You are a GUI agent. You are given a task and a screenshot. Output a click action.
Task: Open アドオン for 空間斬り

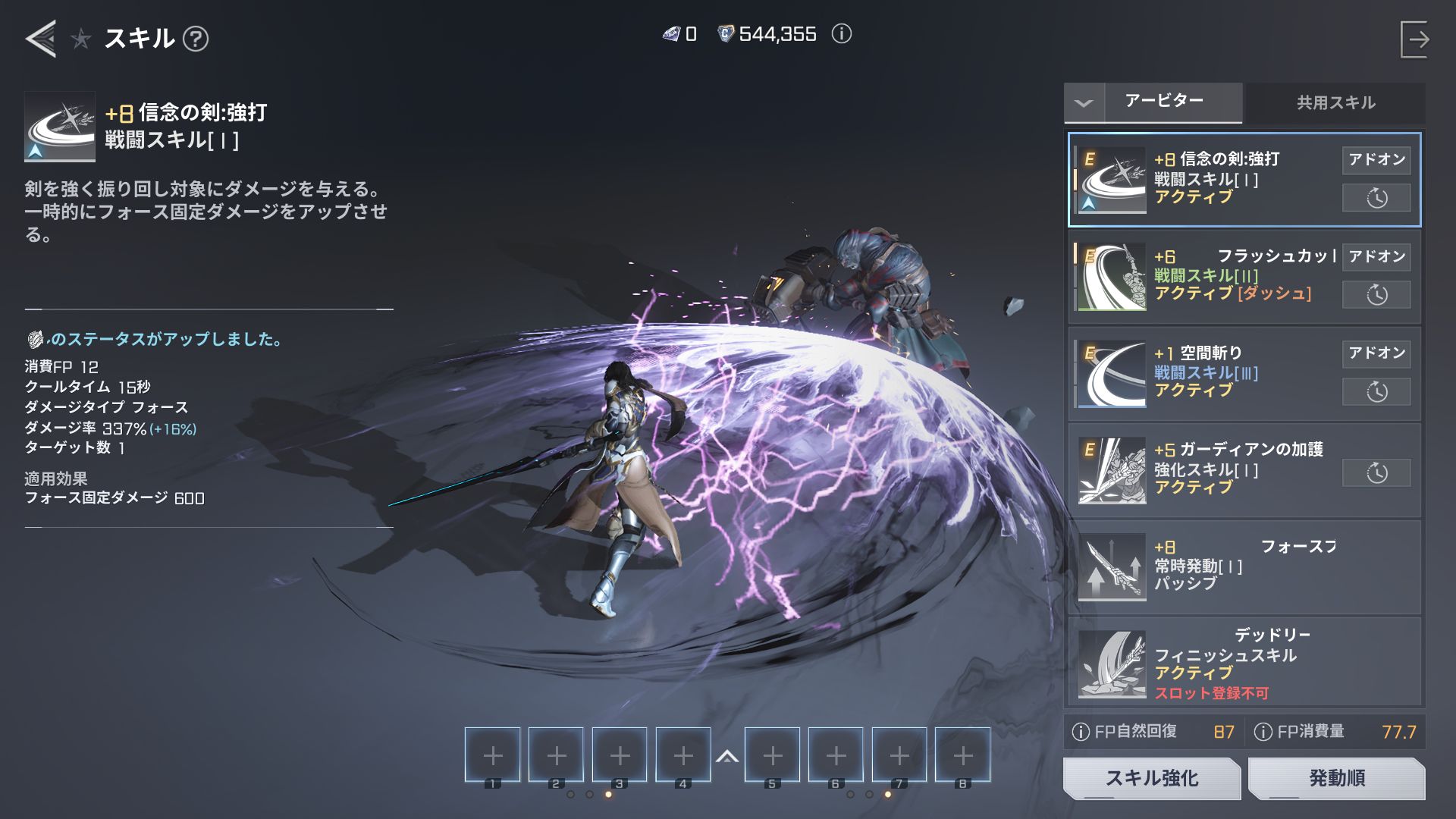click(x=1376, y=353)
